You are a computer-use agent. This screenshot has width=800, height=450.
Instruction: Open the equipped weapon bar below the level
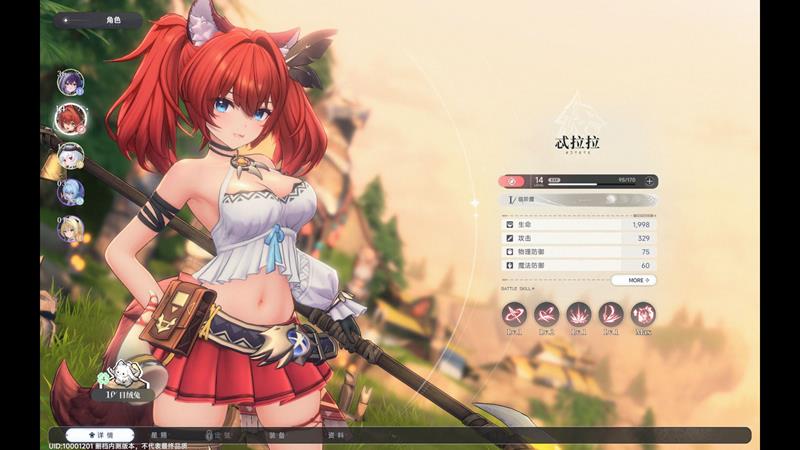click(579, 200)
